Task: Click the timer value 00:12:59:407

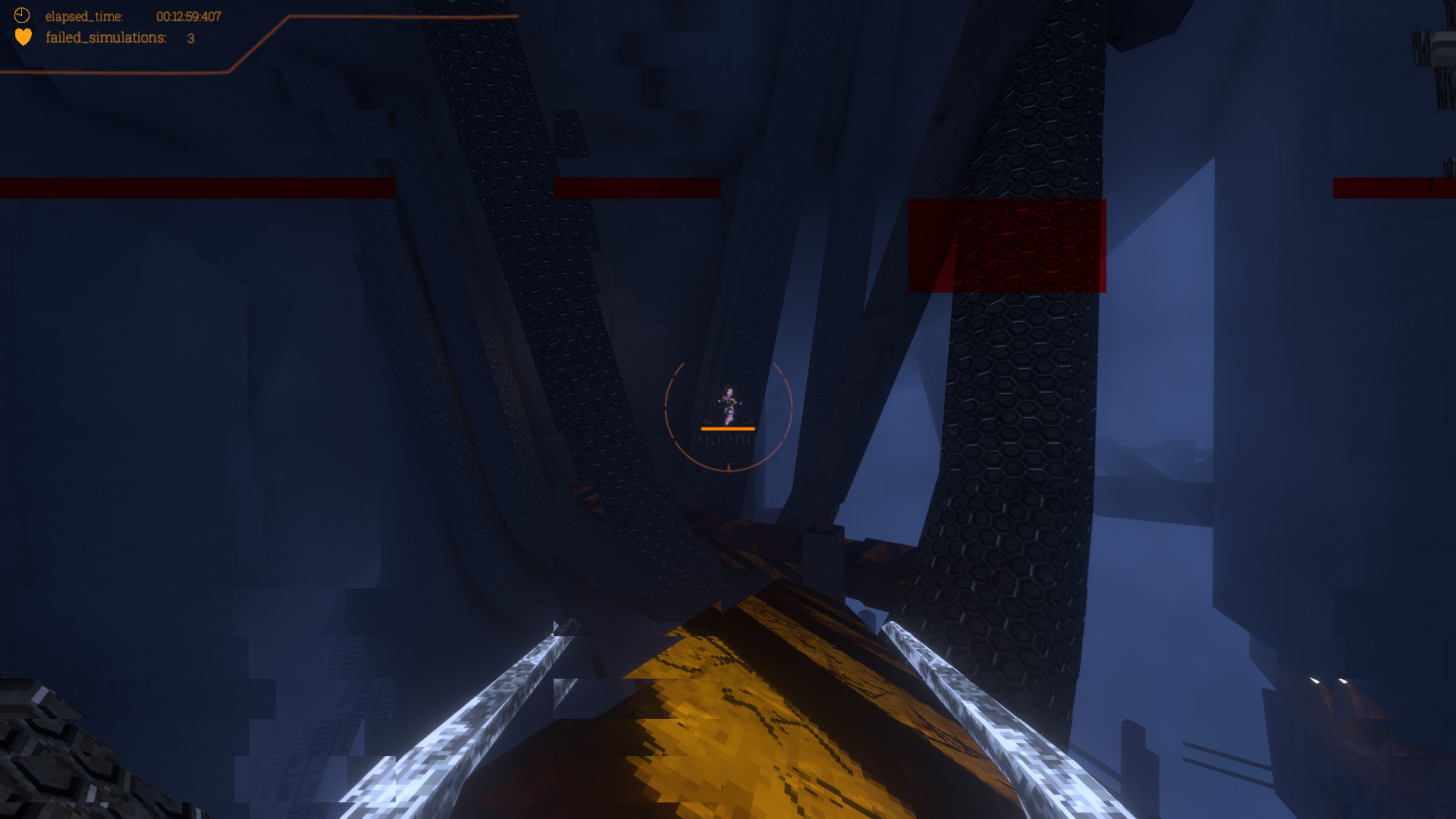Action: 189,16
